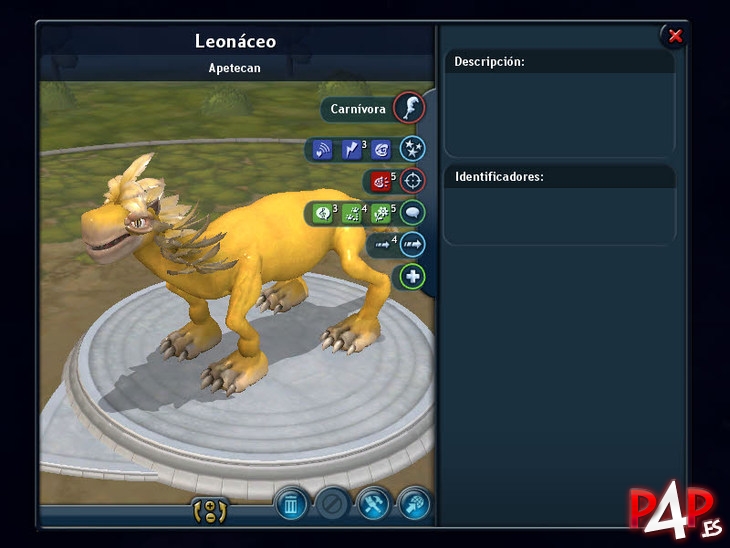Select the attack category crosshair icon
The image size is (730, 548).
click(x=412, y=182)
